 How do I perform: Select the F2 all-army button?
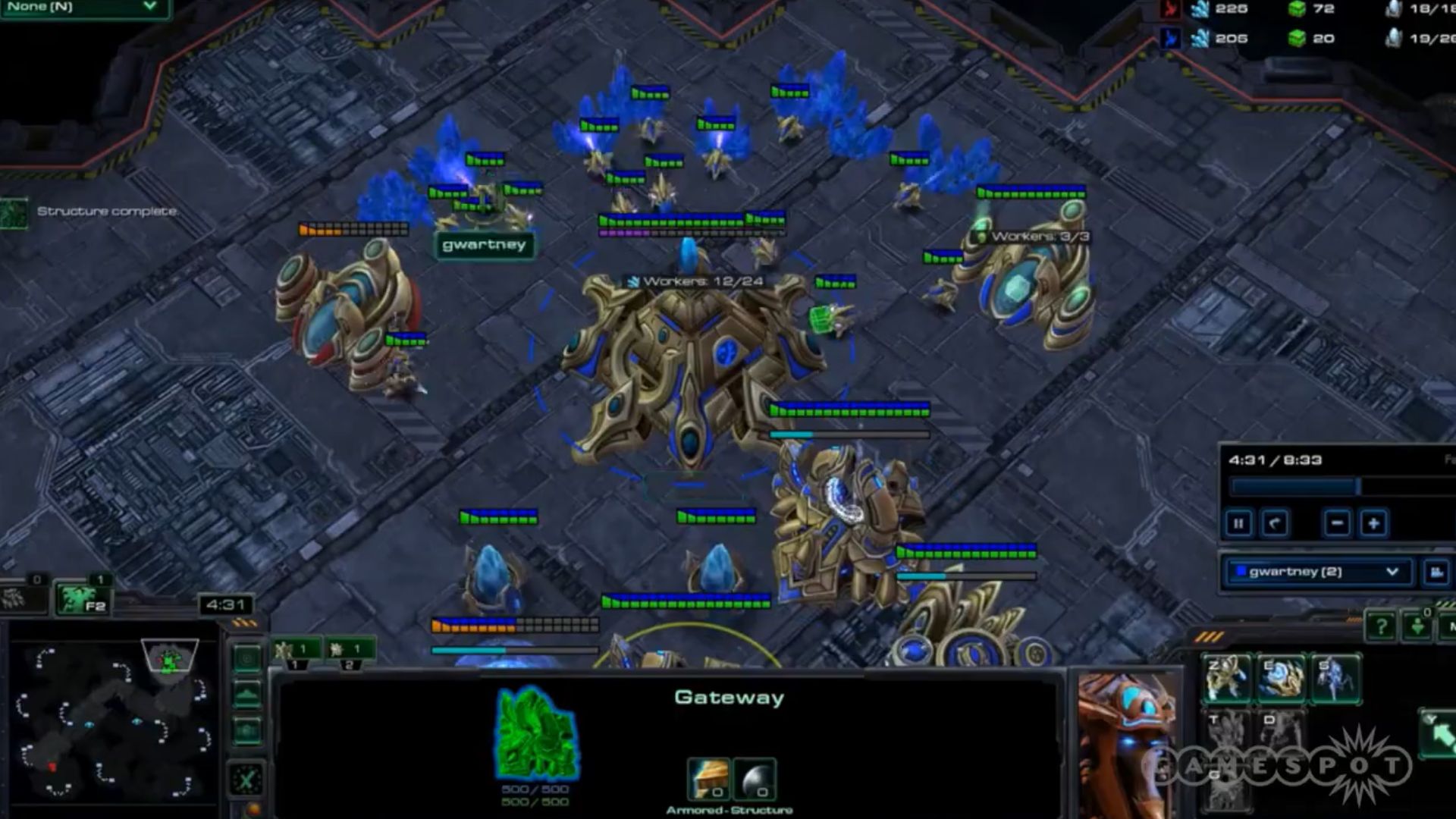click(x=82, y=600)
